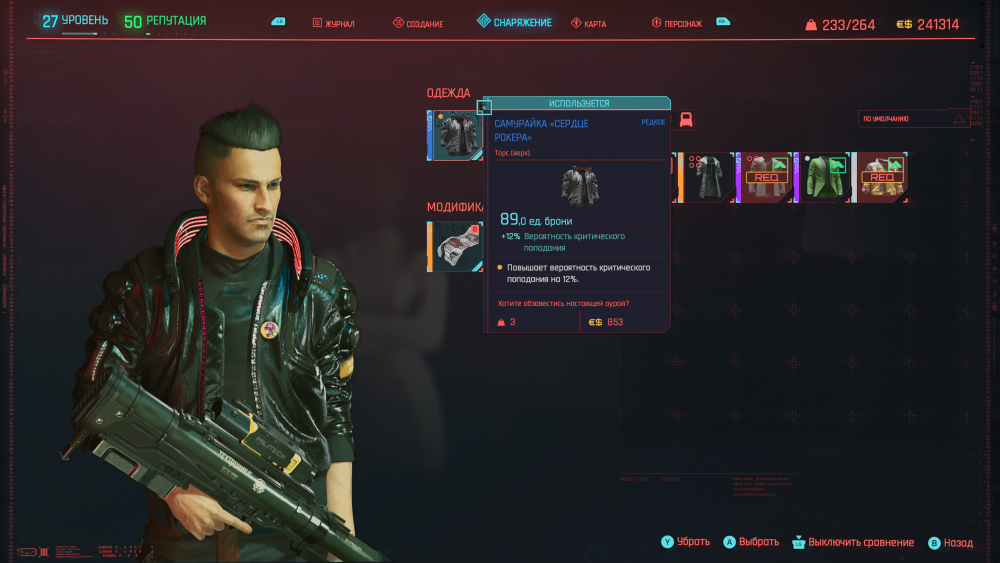Open the clothing mod slot
This screenshot has height=563, width=1000.
(x=457, y=247)
